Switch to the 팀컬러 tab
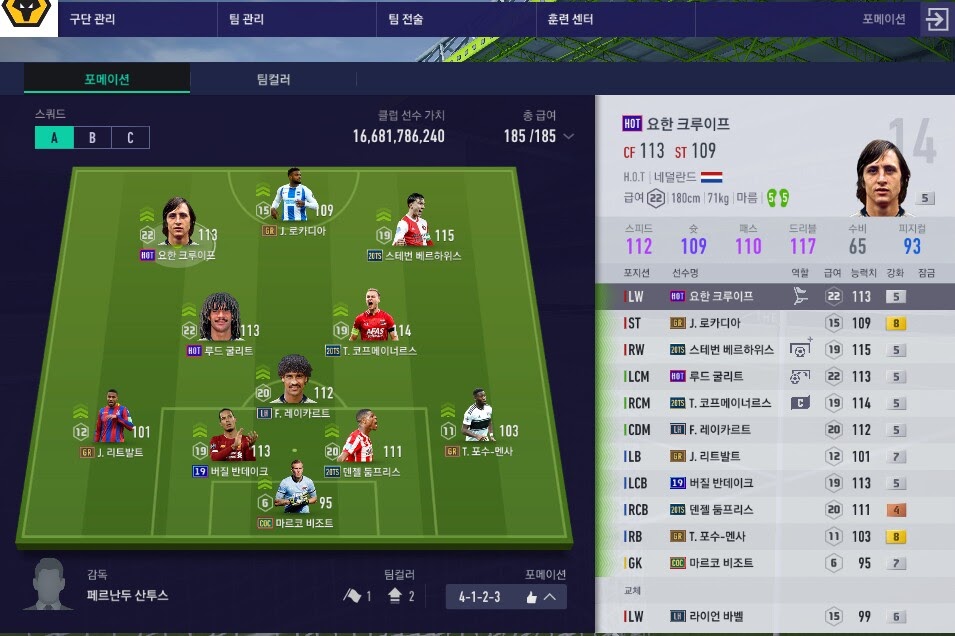This screenshot has width=955, height=636. (273, 79)
